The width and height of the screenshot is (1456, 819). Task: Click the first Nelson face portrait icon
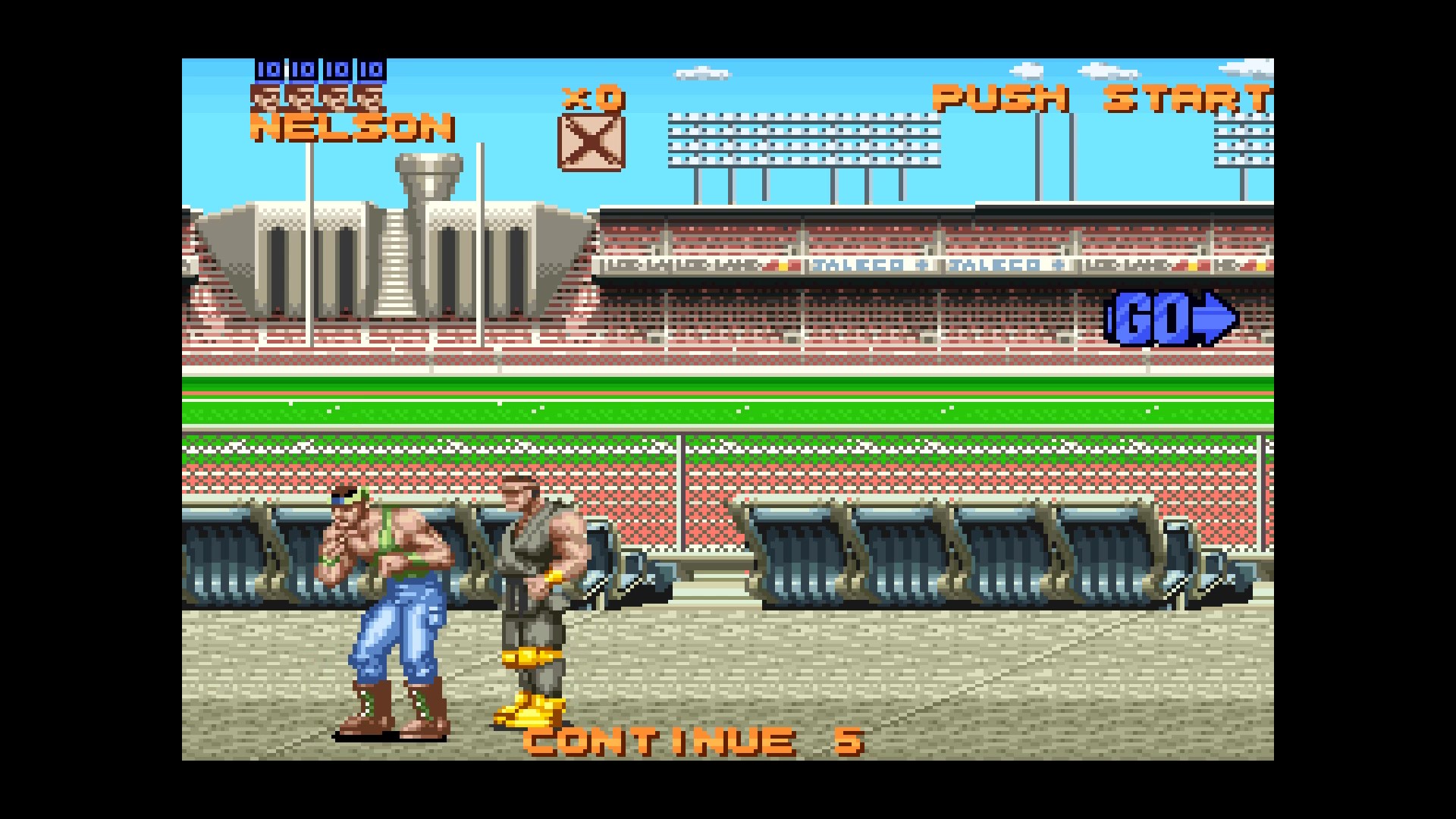point(267,99)
